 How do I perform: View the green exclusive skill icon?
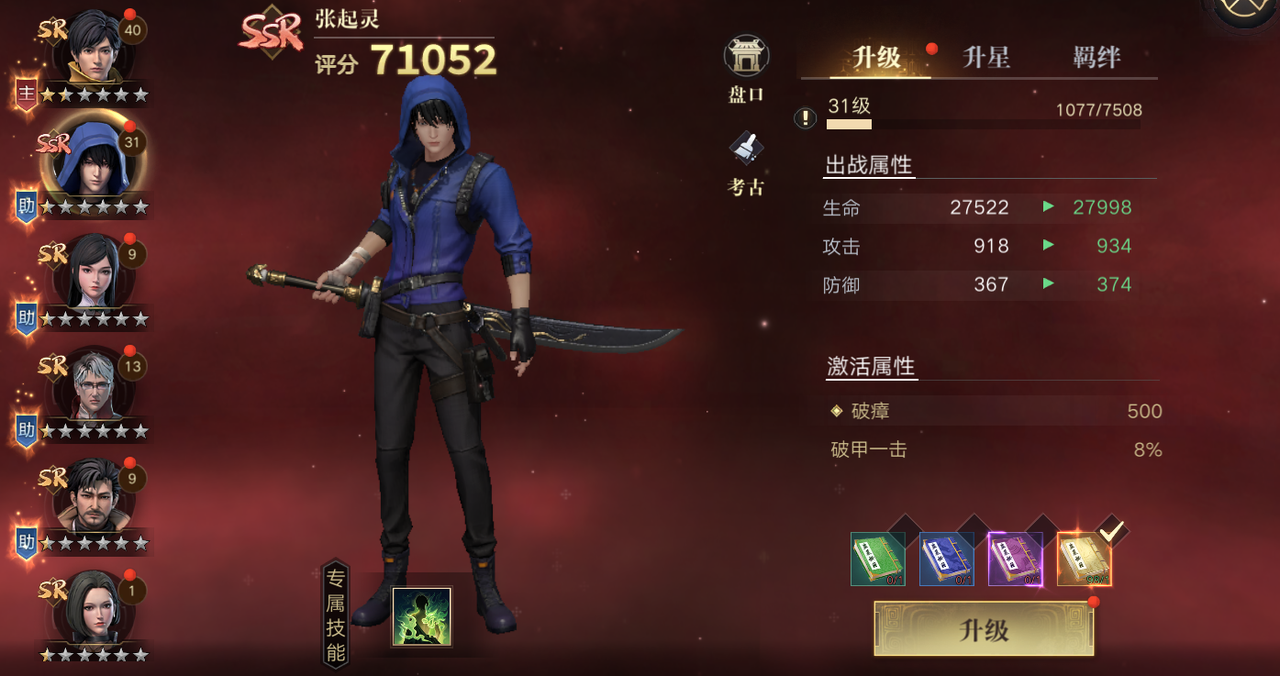[421, 617]
